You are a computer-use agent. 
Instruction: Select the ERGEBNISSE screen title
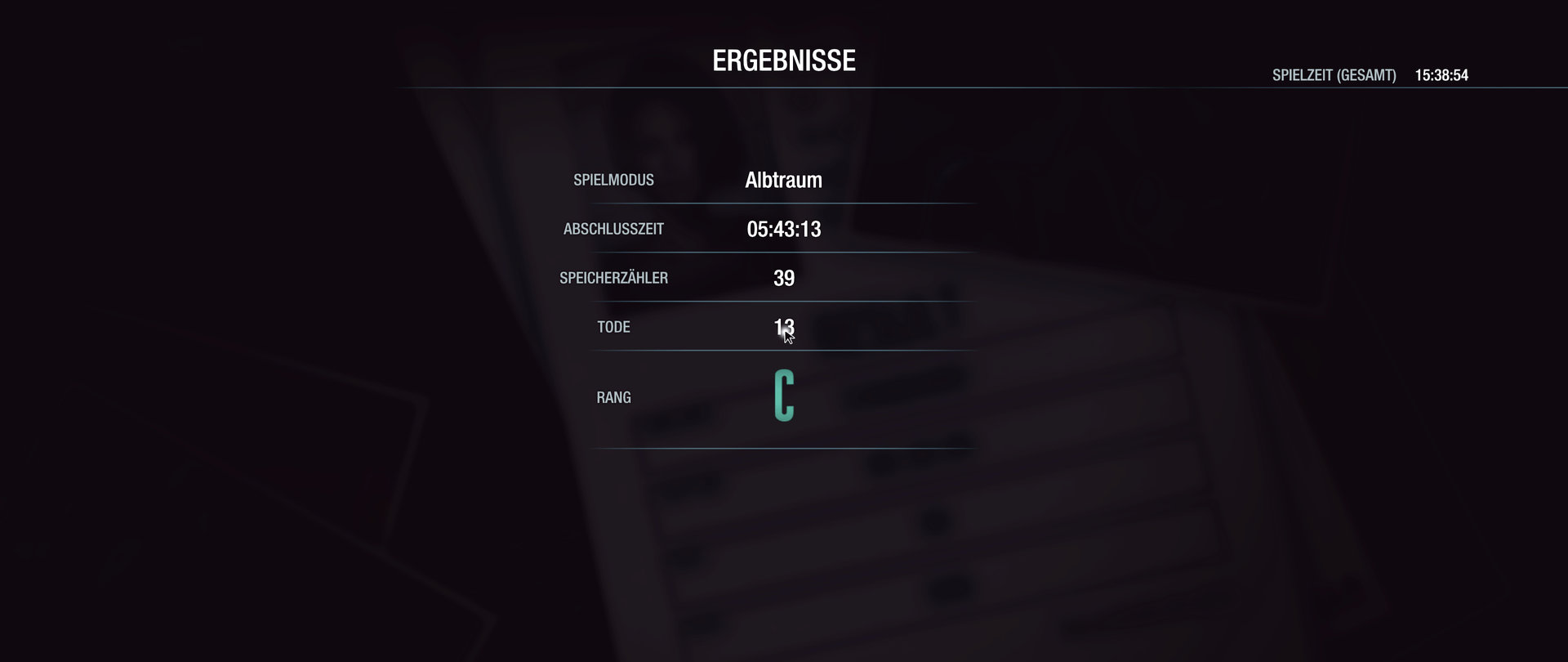click(x=784, y=60)
